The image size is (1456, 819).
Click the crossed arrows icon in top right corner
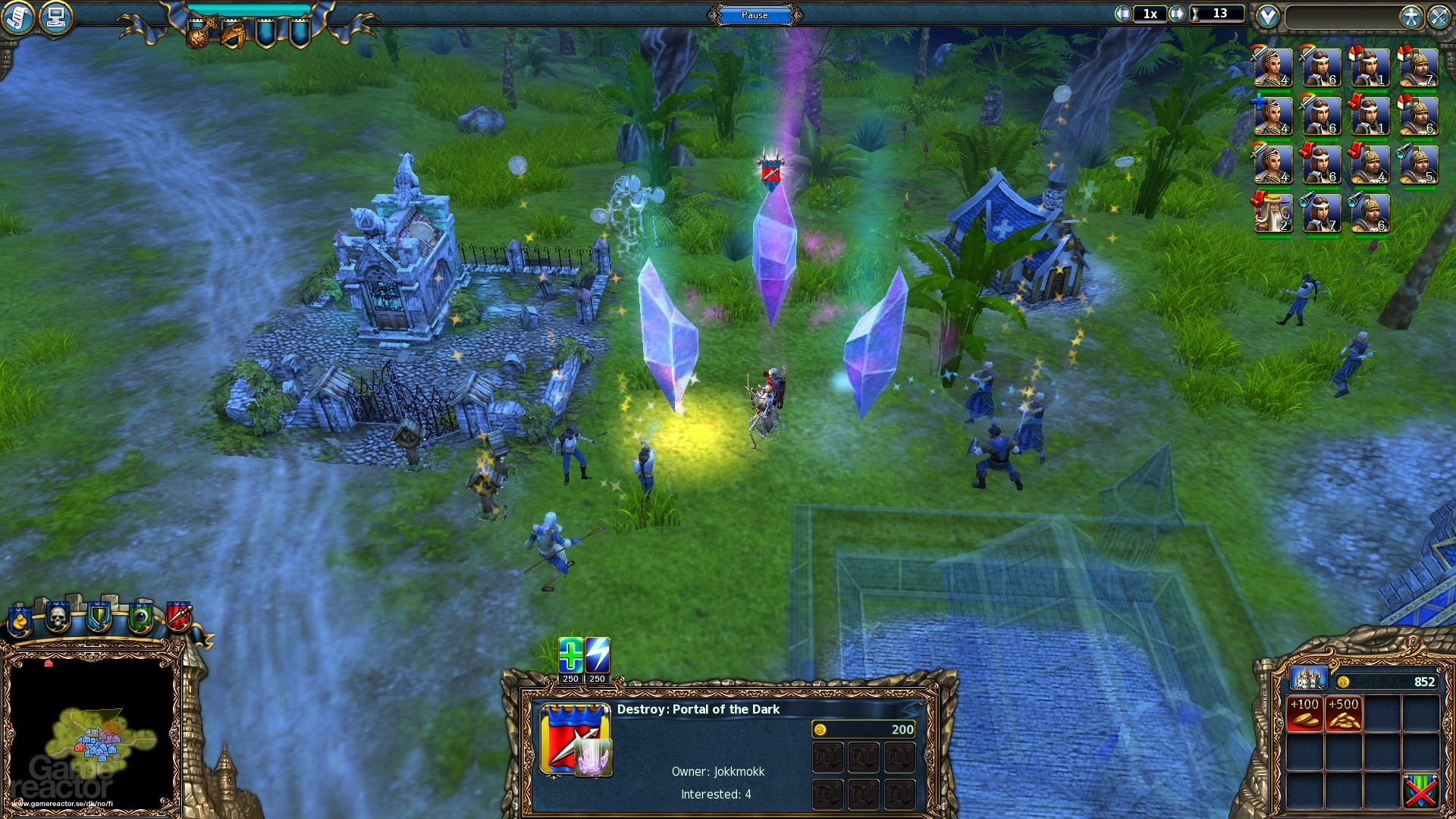point(1439,17)
